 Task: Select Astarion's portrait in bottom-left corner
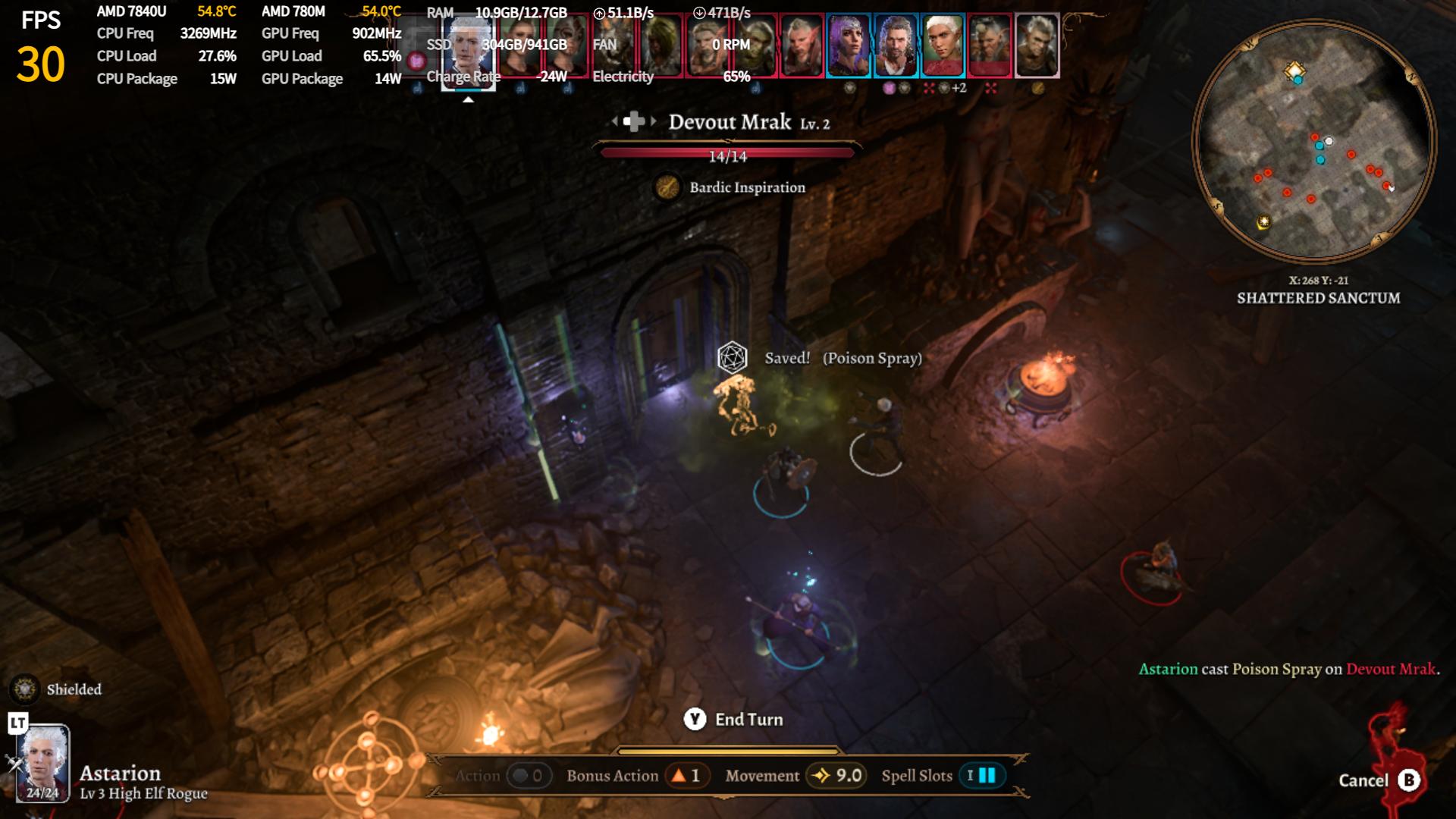pyautogui.click(x=43, y=762)
